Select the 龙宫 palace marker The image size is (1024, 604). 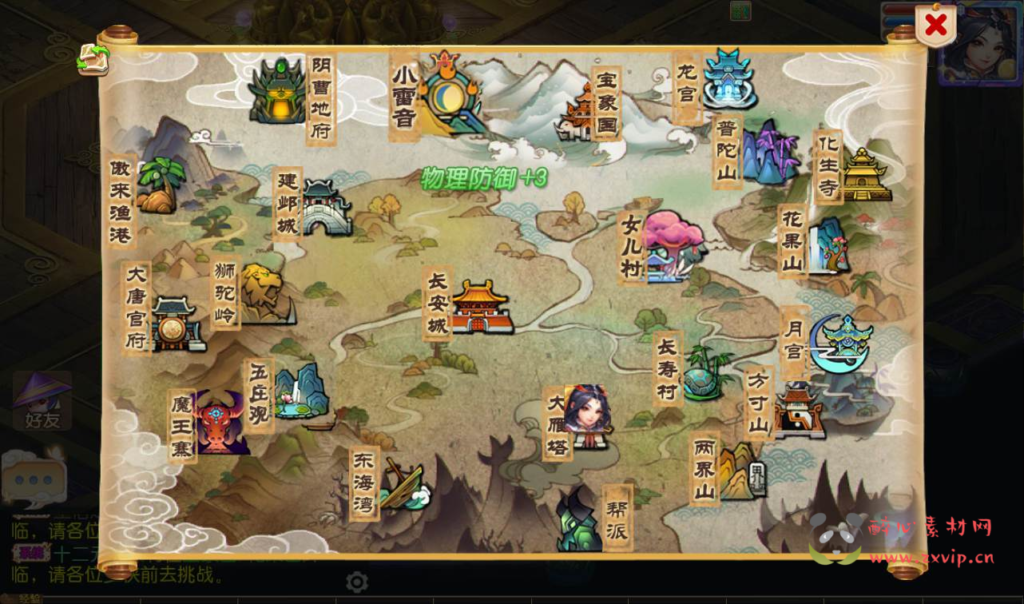point(727,79)
